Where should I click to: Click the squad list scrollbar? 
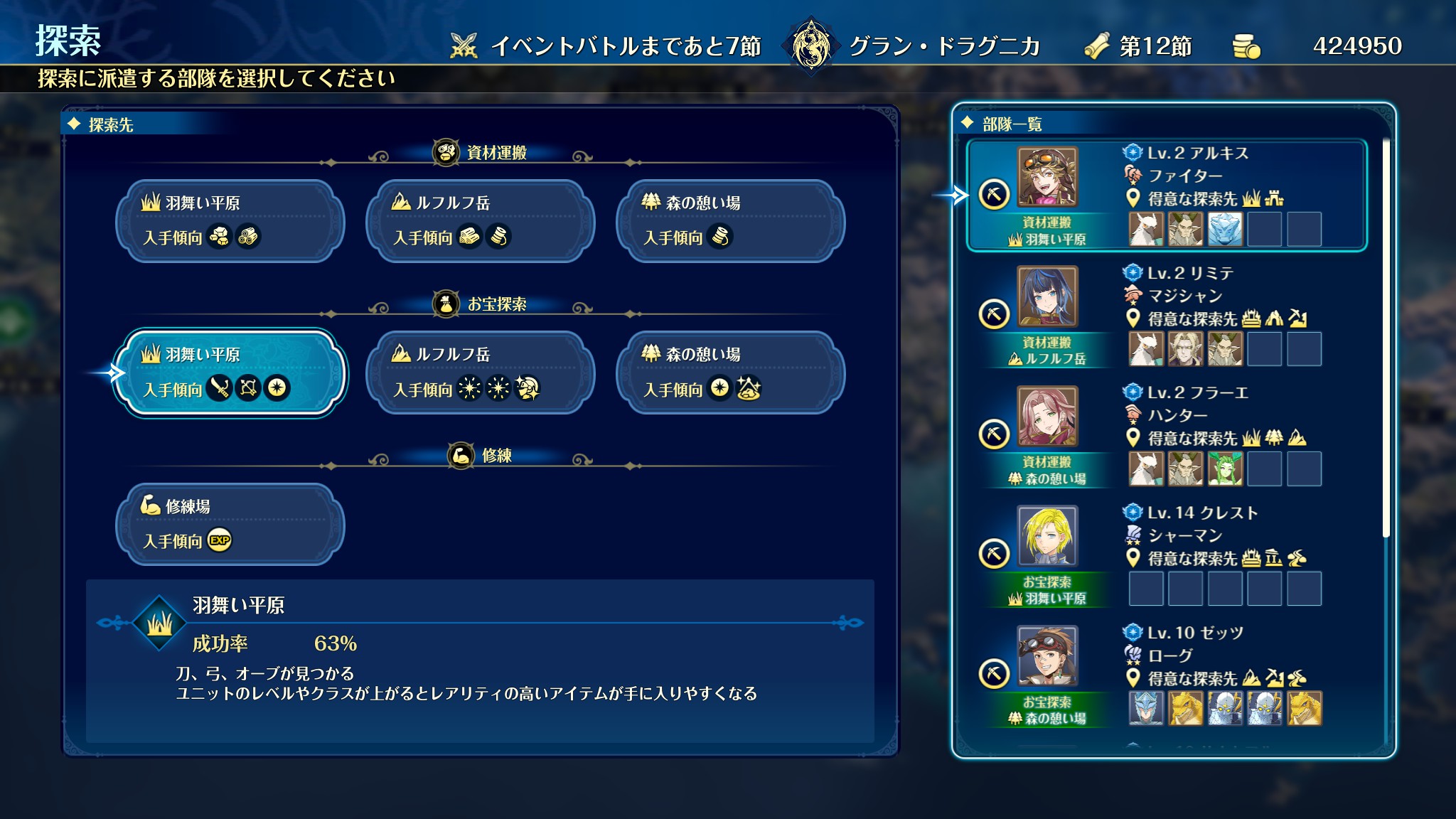(1386, 338)
